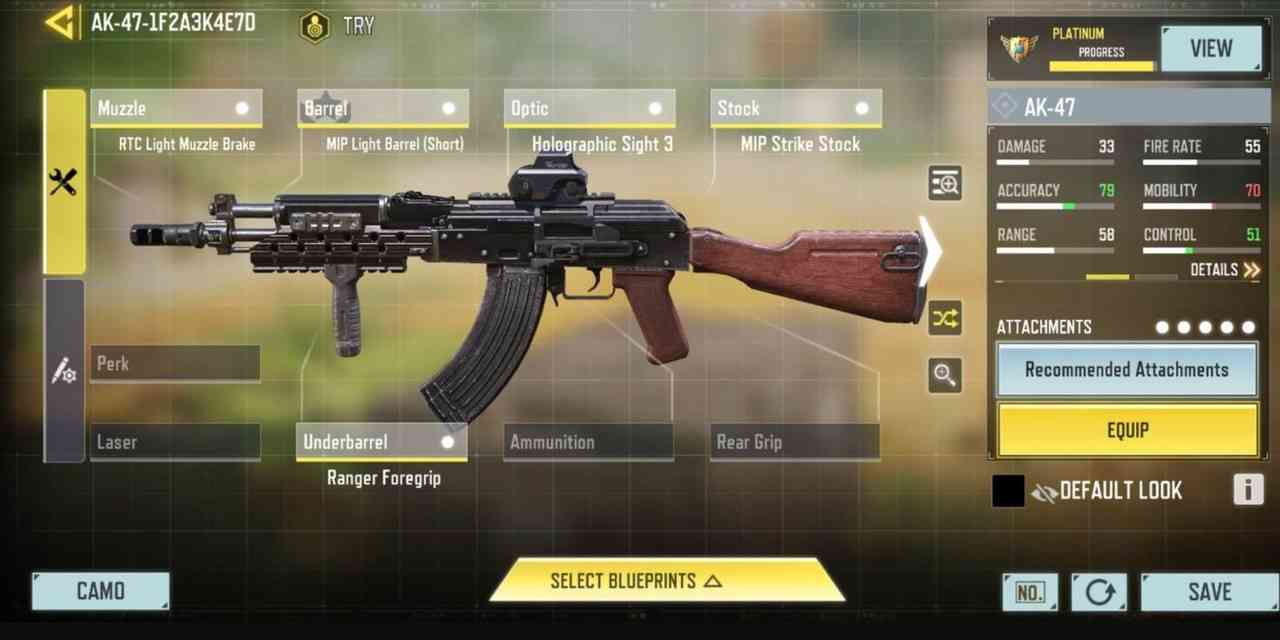Select the empty Ammunition slot
The image size is (1280, 640).
[x=588, y=442]
